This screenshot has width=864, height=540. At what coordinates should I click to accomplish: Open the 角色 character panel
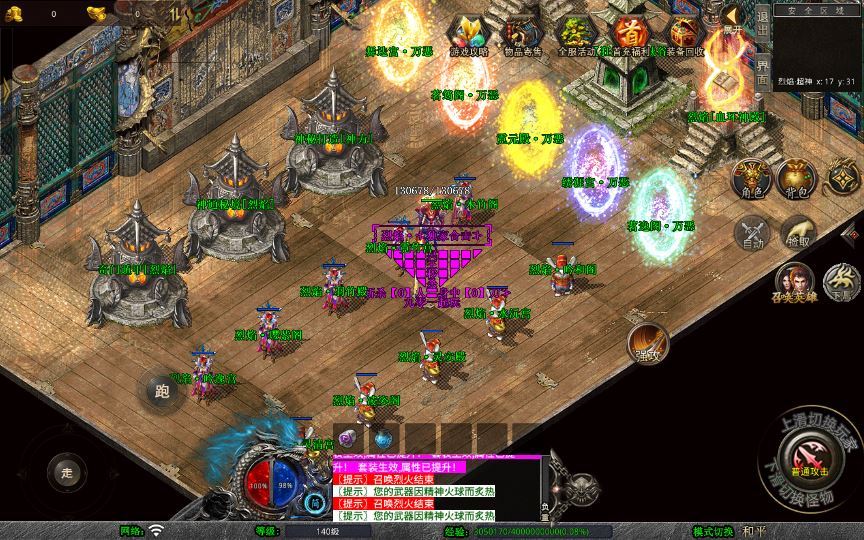point(750,178)
